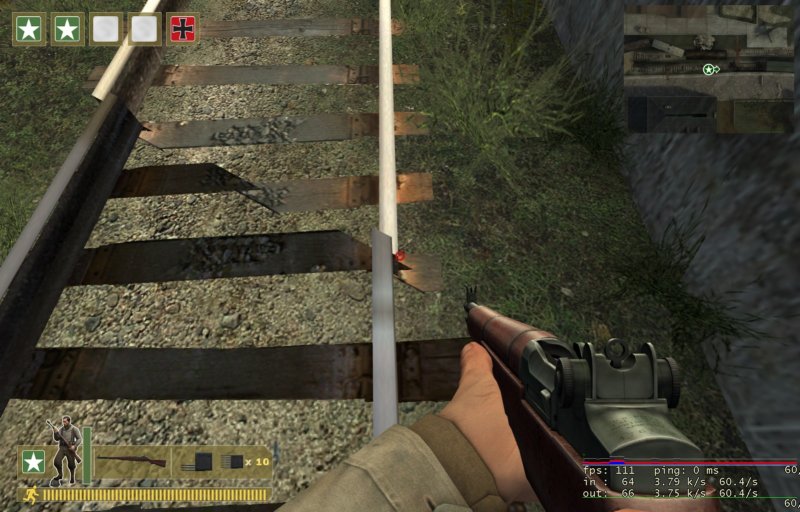Select the M1 Garand rifle weapon icon
This screenshot has height=512, width=800.
(131, 461)
